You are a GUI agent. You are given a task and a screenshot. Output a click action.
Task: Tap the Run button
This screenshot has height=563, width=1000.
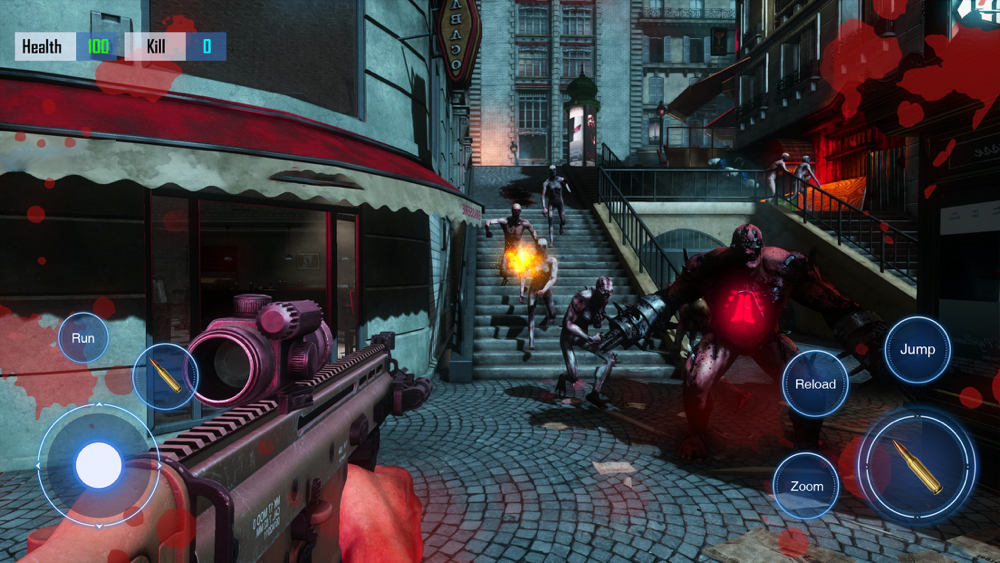point(83,338)
